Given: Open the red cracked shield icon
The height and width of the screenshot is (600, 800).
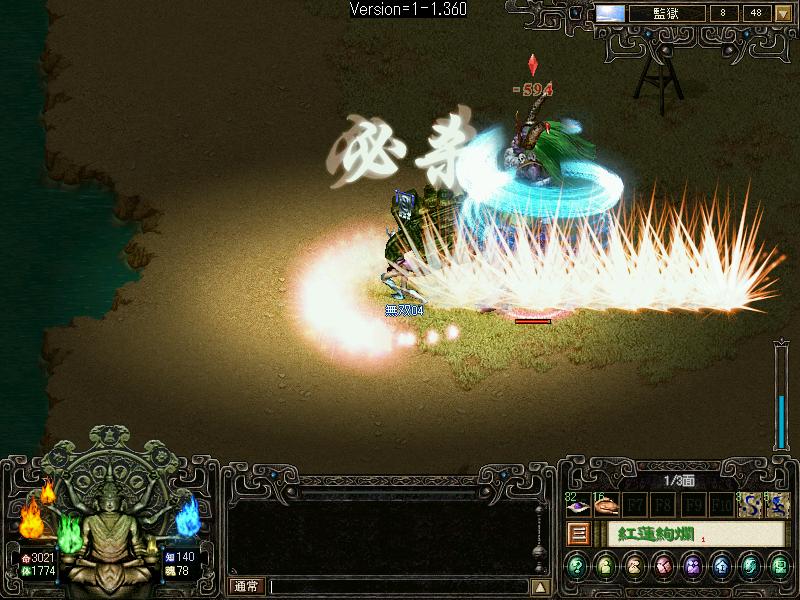Looking at the screenshot, I should tap(664, 567).
